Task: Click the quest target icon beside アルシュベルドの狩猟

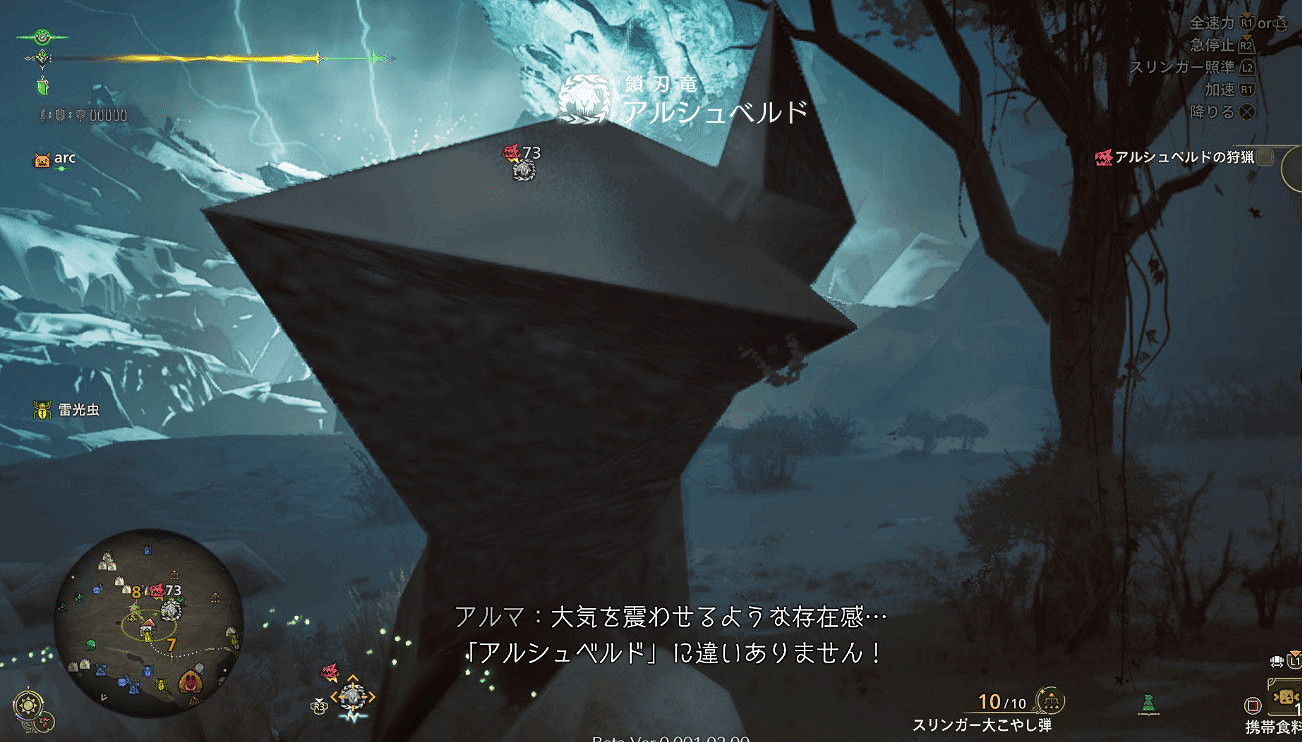Action: pyautogui.click(x=1104, y=159)
